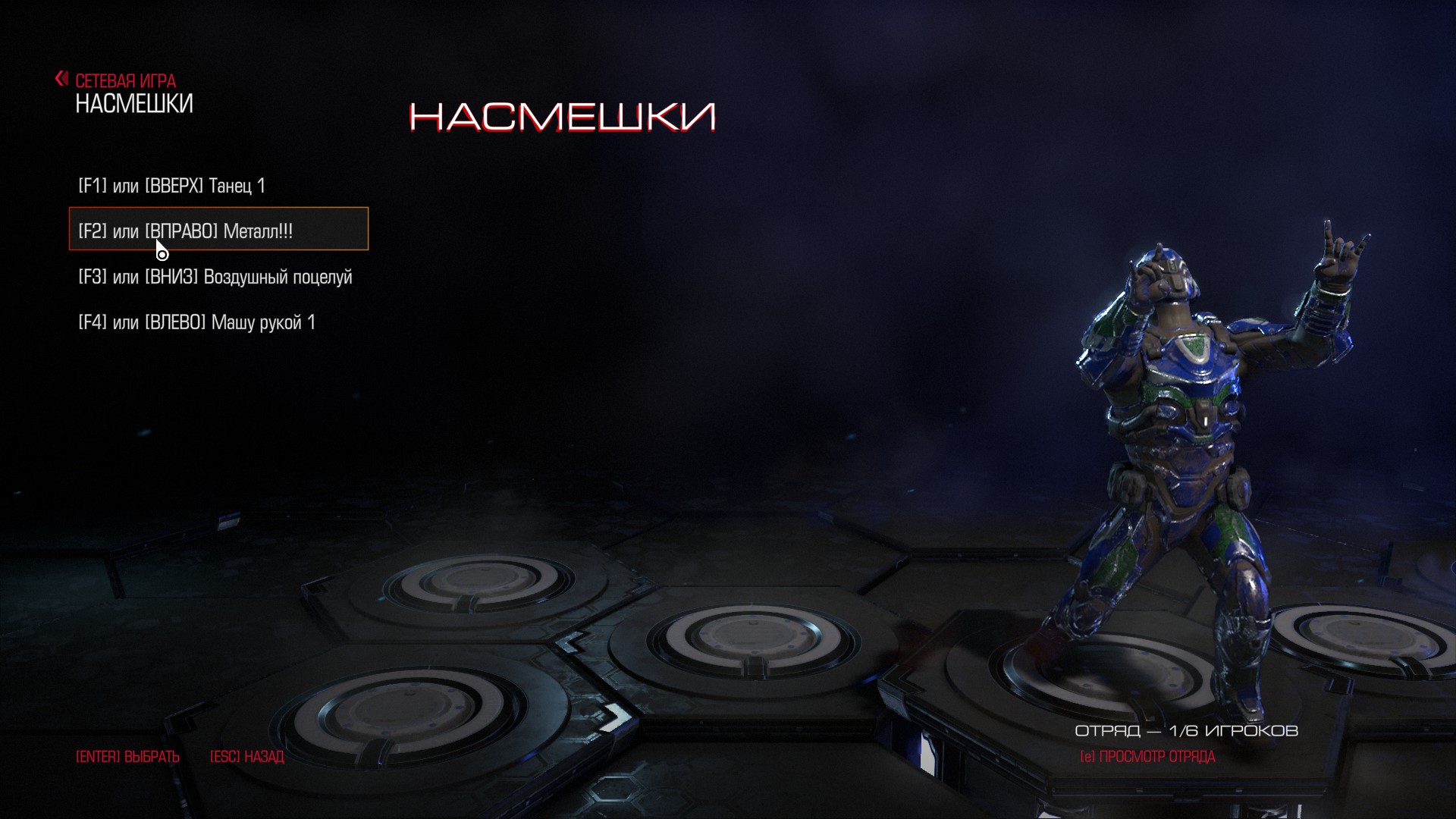Click the ВЫБРАТЬ confirm button
This screenshot has width=1456, height=819.
pos(127,757)
